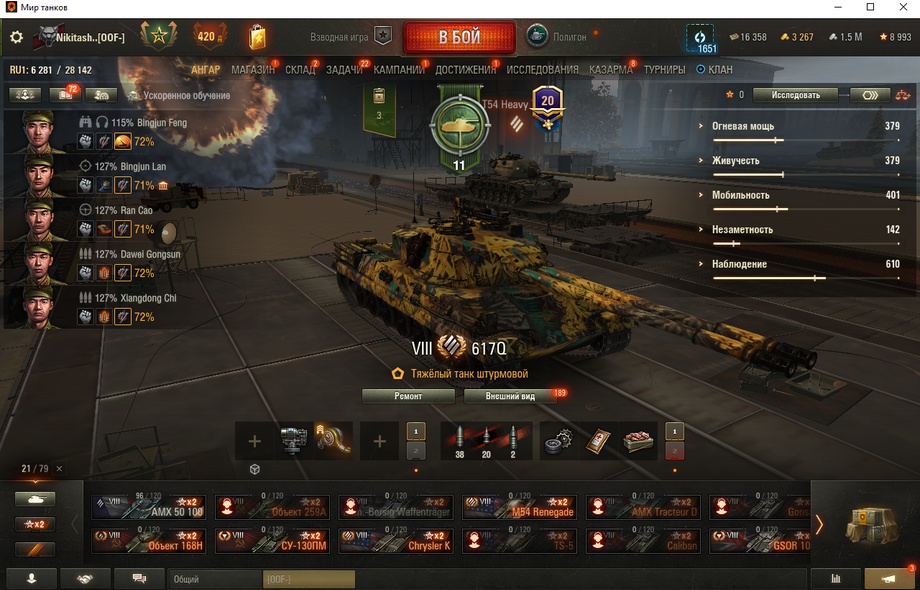The width and height of the screenshot is (920, 590).
Task: Open the settings gear menu
Action: (x=16, y=38)
